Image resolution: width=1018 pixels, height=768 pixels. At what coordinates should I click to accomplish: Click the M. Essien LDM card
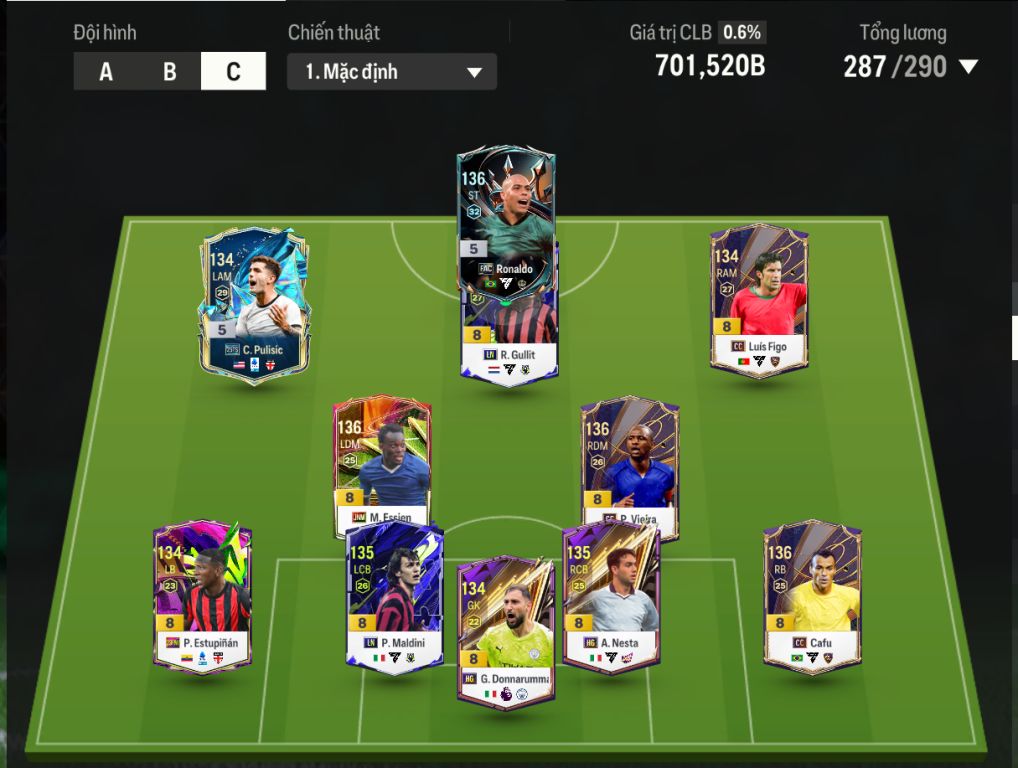tap(382, 460)
